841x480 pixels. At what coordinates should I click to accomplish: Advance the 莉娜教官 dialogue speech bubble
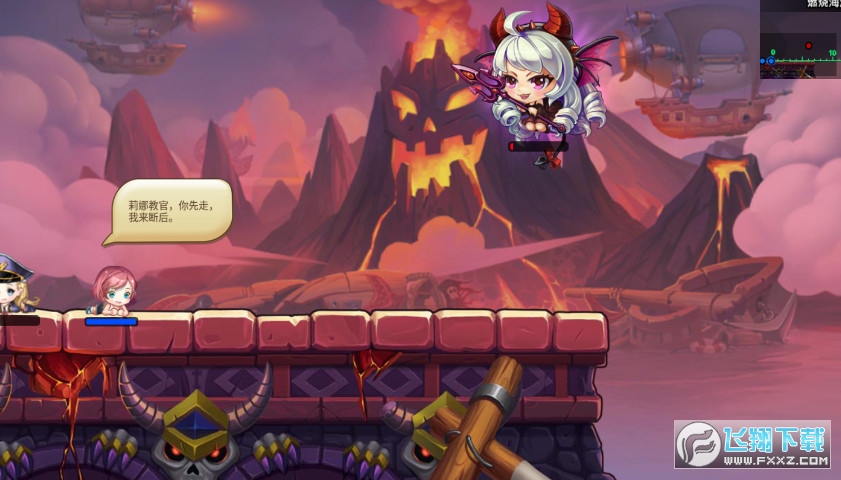point(171,209)
